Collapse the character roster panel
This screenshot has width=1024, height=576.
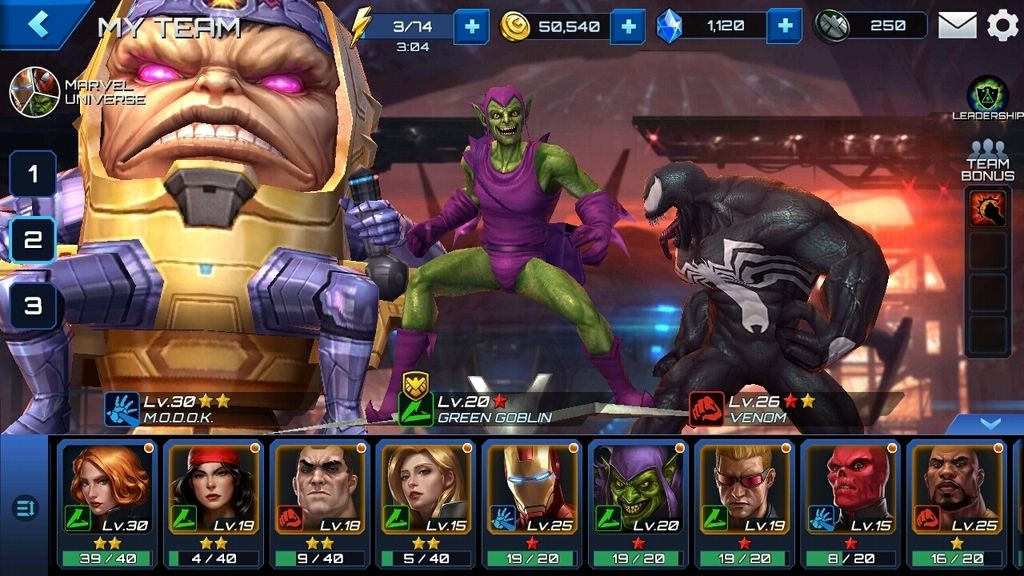coord(989,424)
